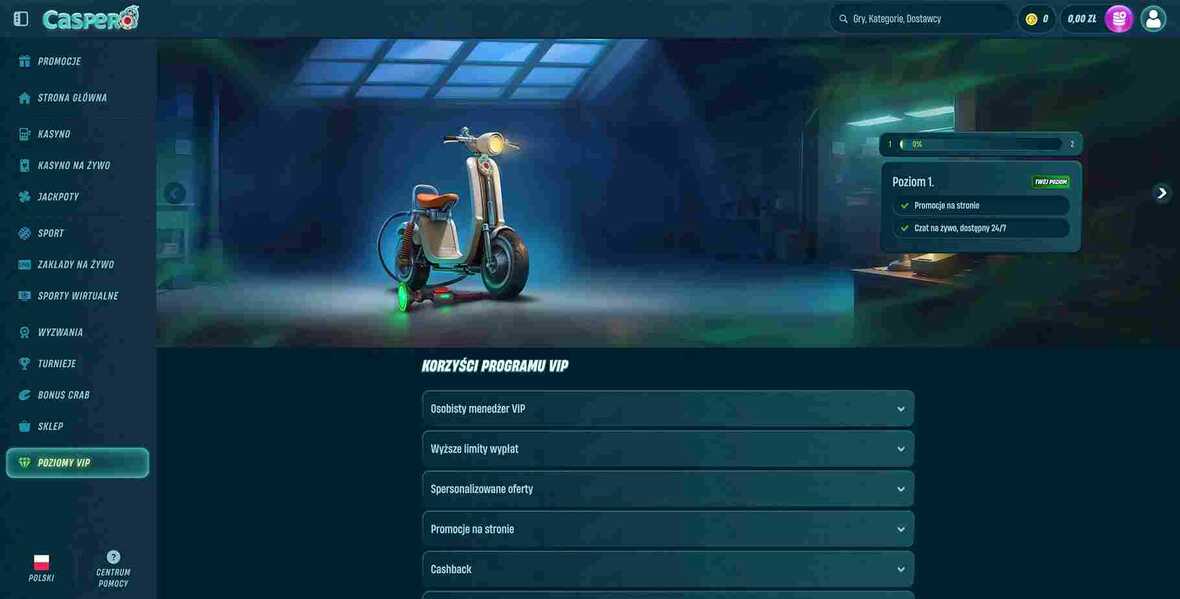Expand the Cashback benefit row

(x=667, y=569)
